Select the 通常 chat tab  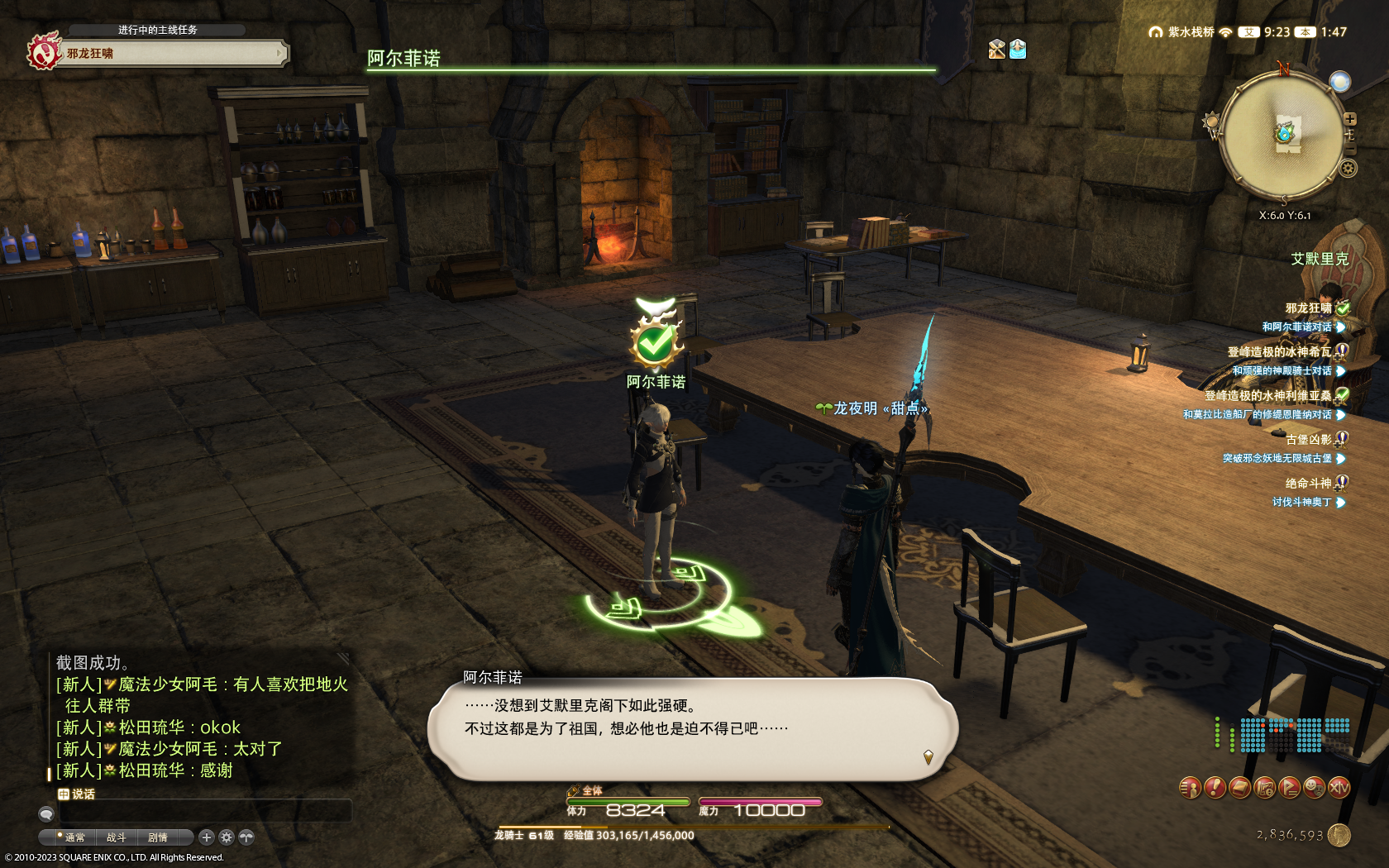74,837
